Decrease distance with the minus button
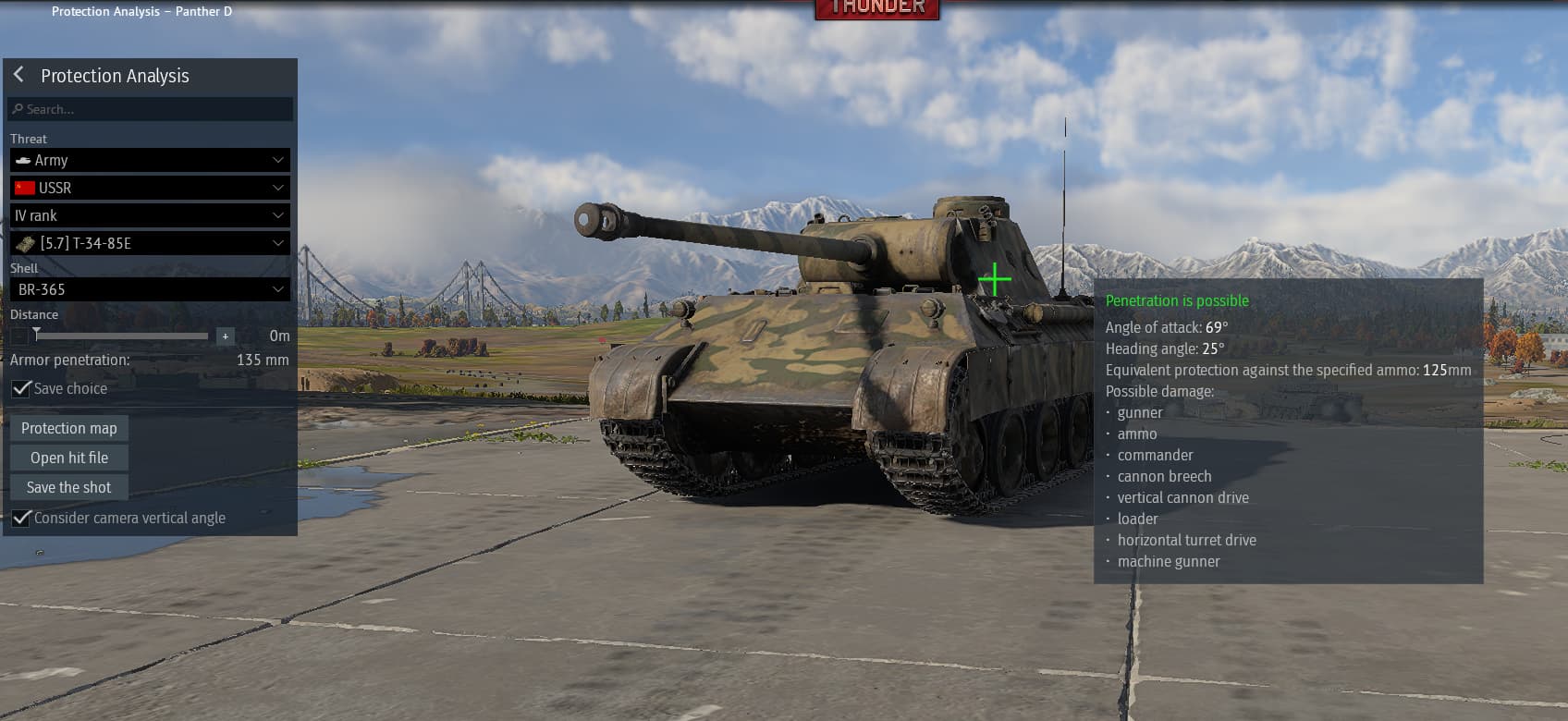1568x721 pixels. tap(19, 336)
